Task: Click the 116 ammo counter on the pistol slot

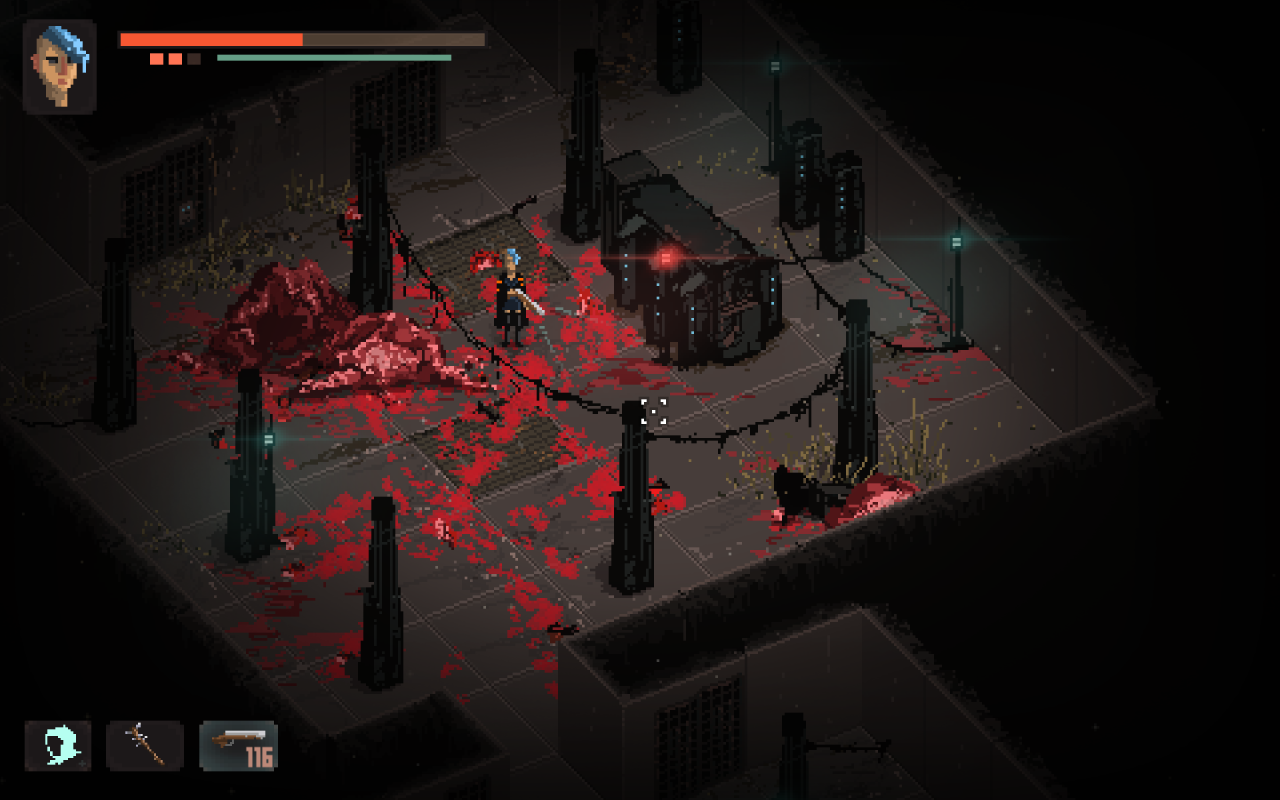Action: tap(258, 757)
